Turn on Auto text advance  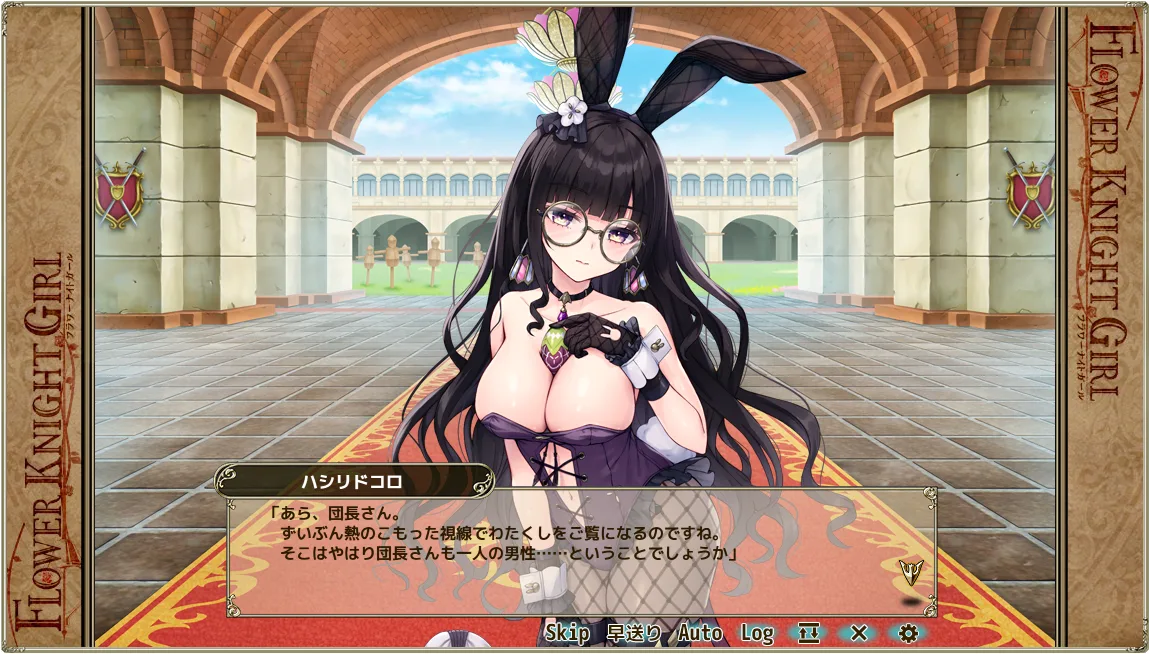(700, 632)
